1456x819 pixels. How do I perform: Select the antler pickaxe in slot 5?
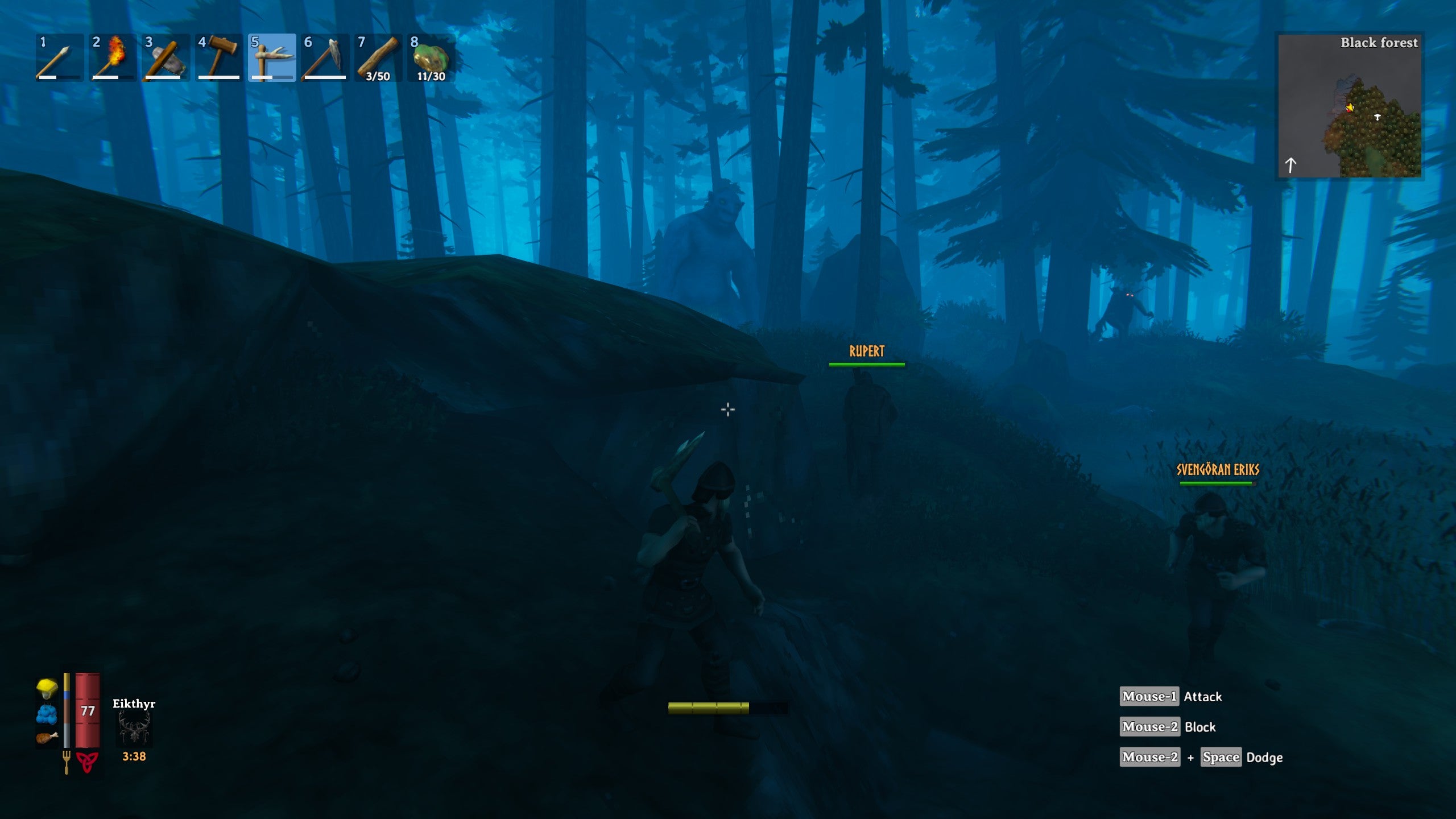[272, 58]
